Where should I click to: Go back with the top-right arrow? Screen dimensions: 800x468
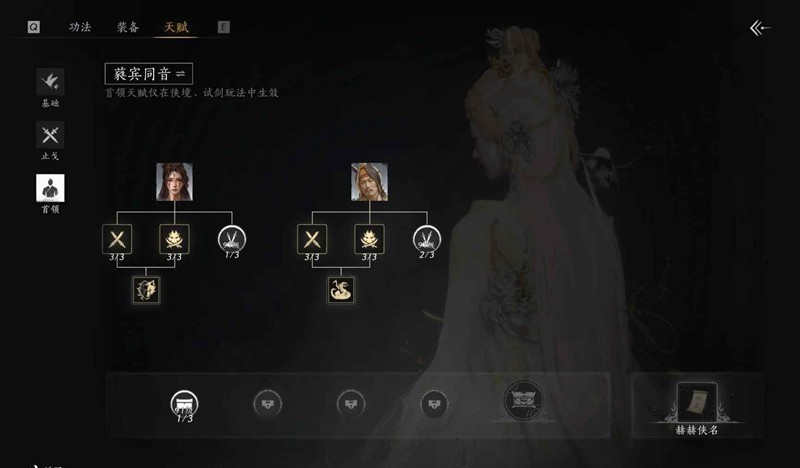click(760, 28)
